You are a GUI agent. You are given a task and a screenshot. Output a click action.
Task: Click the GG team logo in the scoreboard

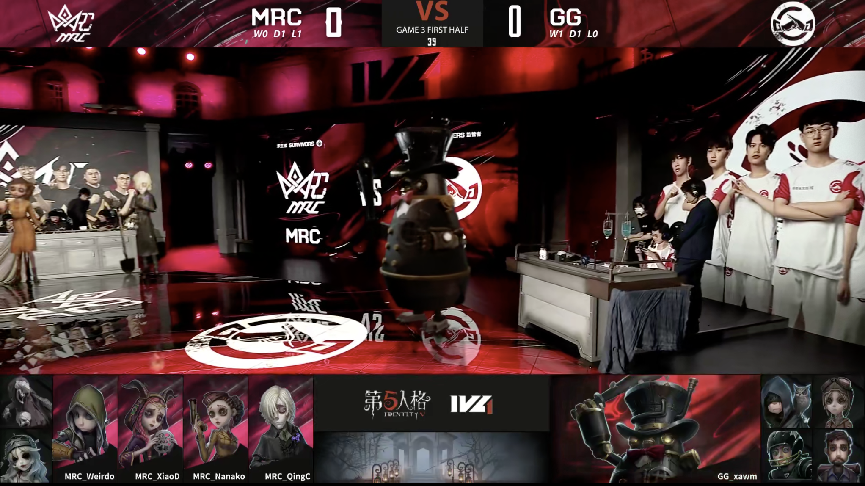click(793, 23)
